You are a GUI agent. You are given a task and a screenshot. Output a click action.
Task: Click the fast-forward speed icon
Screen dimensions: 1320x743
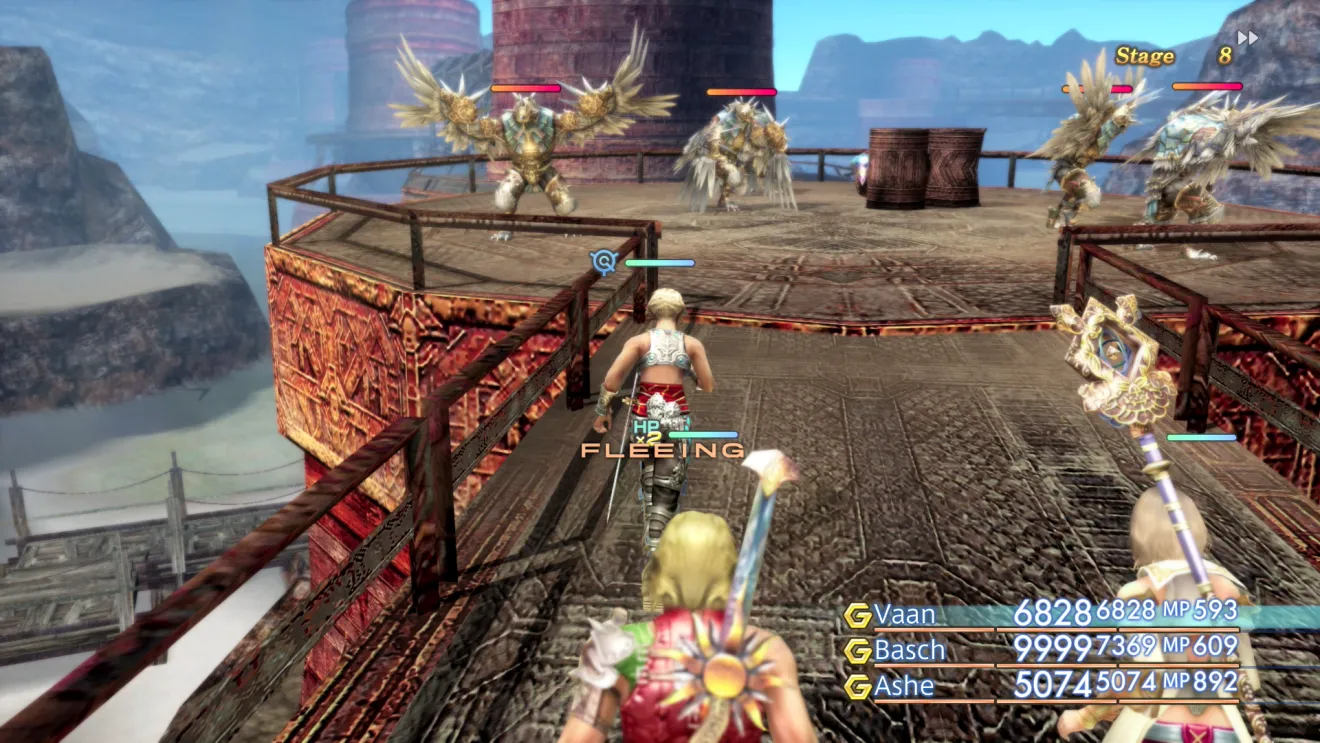click(x=1247, y=38)
